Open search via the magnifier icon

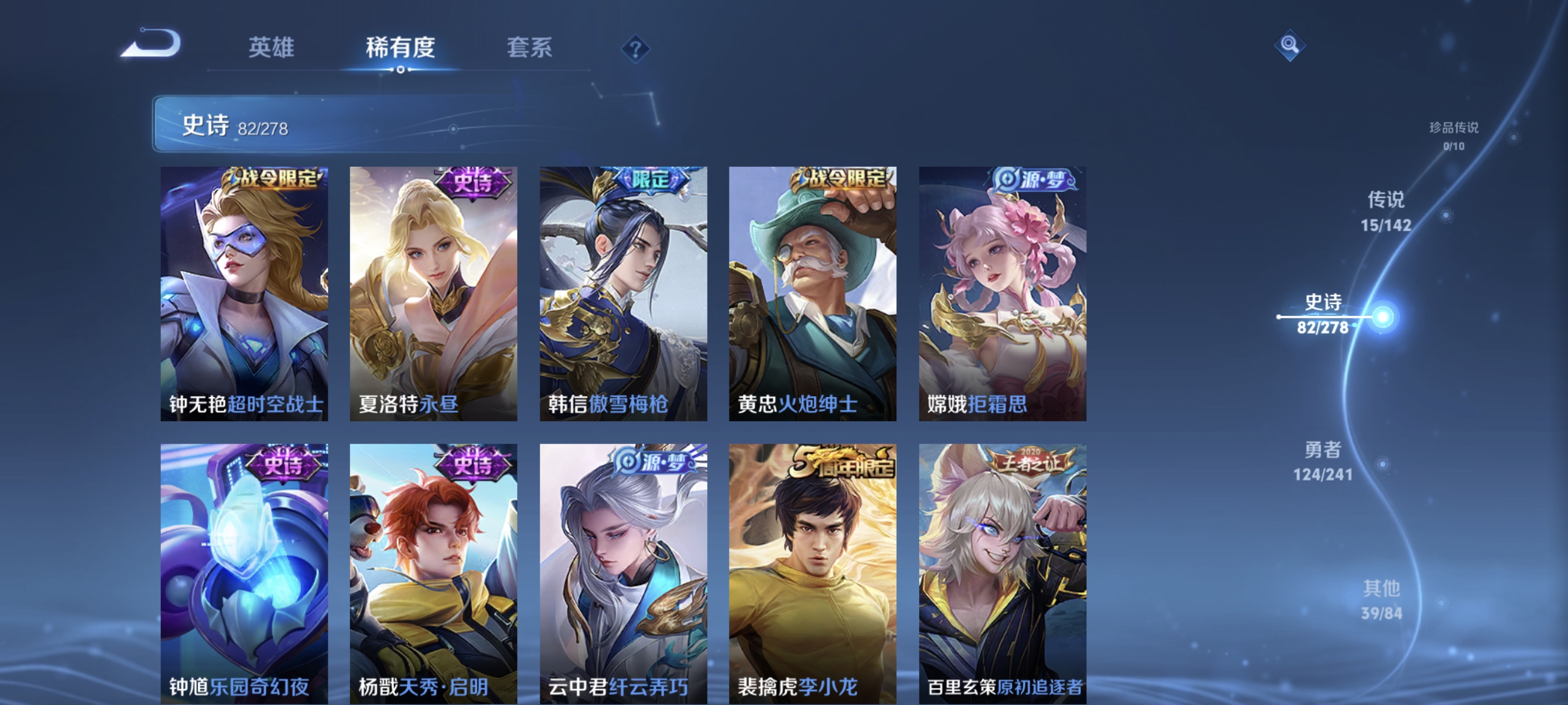(x=1290, y=46)
